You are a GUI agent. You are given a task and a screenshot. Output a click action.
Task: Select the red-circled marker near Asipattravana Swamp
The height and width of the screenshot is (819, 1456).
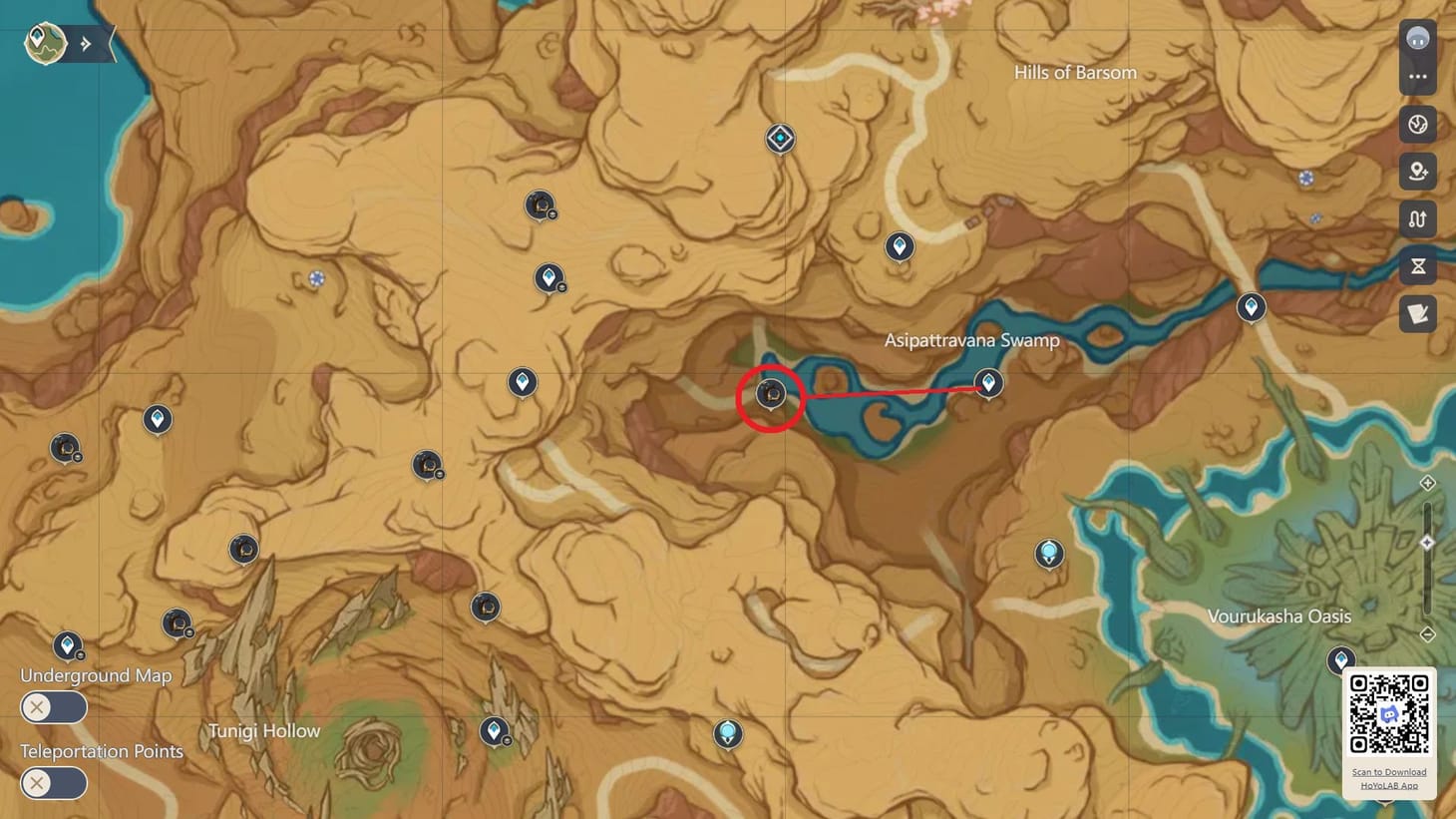click(770, 395)
